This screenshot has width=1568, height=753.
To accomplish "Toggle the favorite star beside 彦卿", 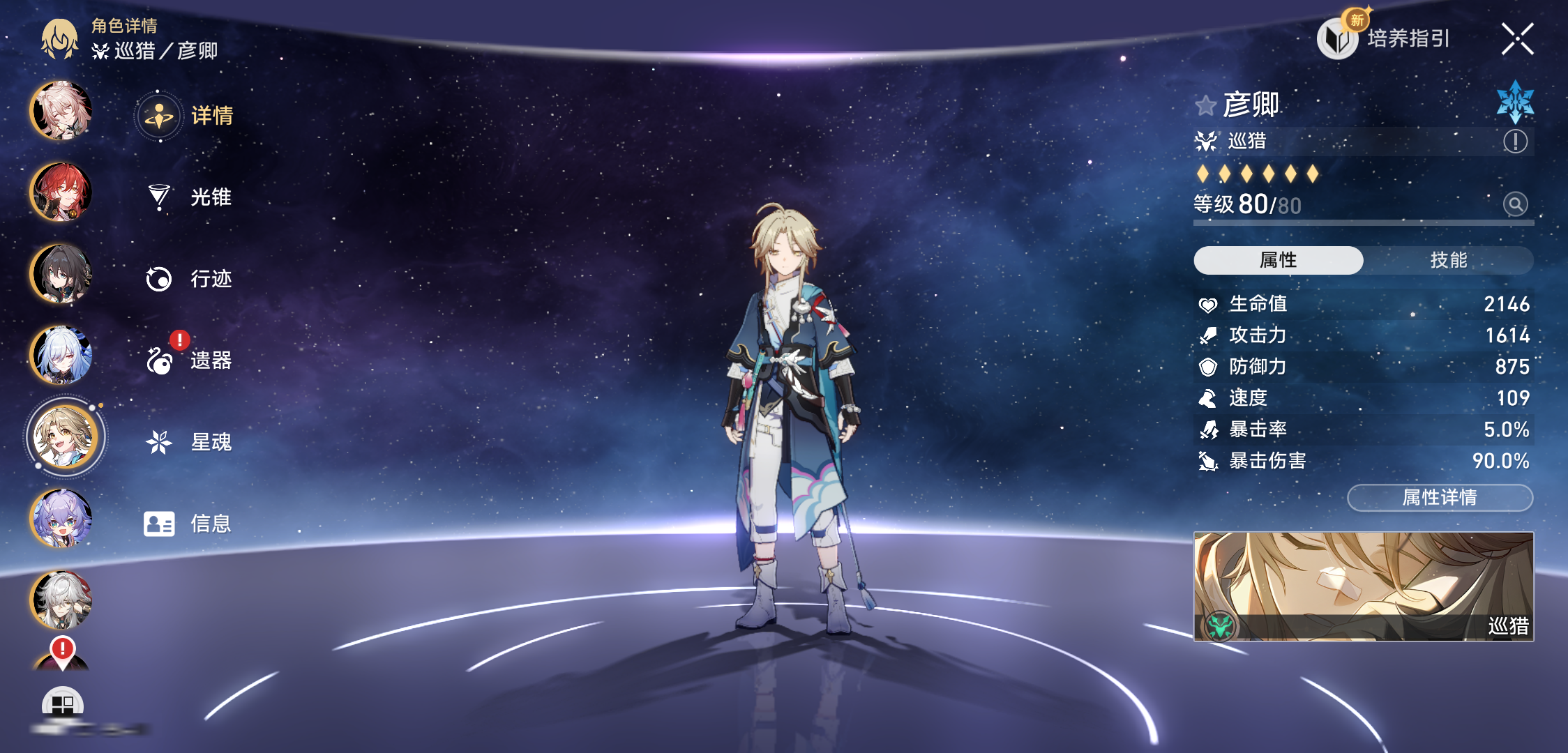I will tap(1205, 106).
